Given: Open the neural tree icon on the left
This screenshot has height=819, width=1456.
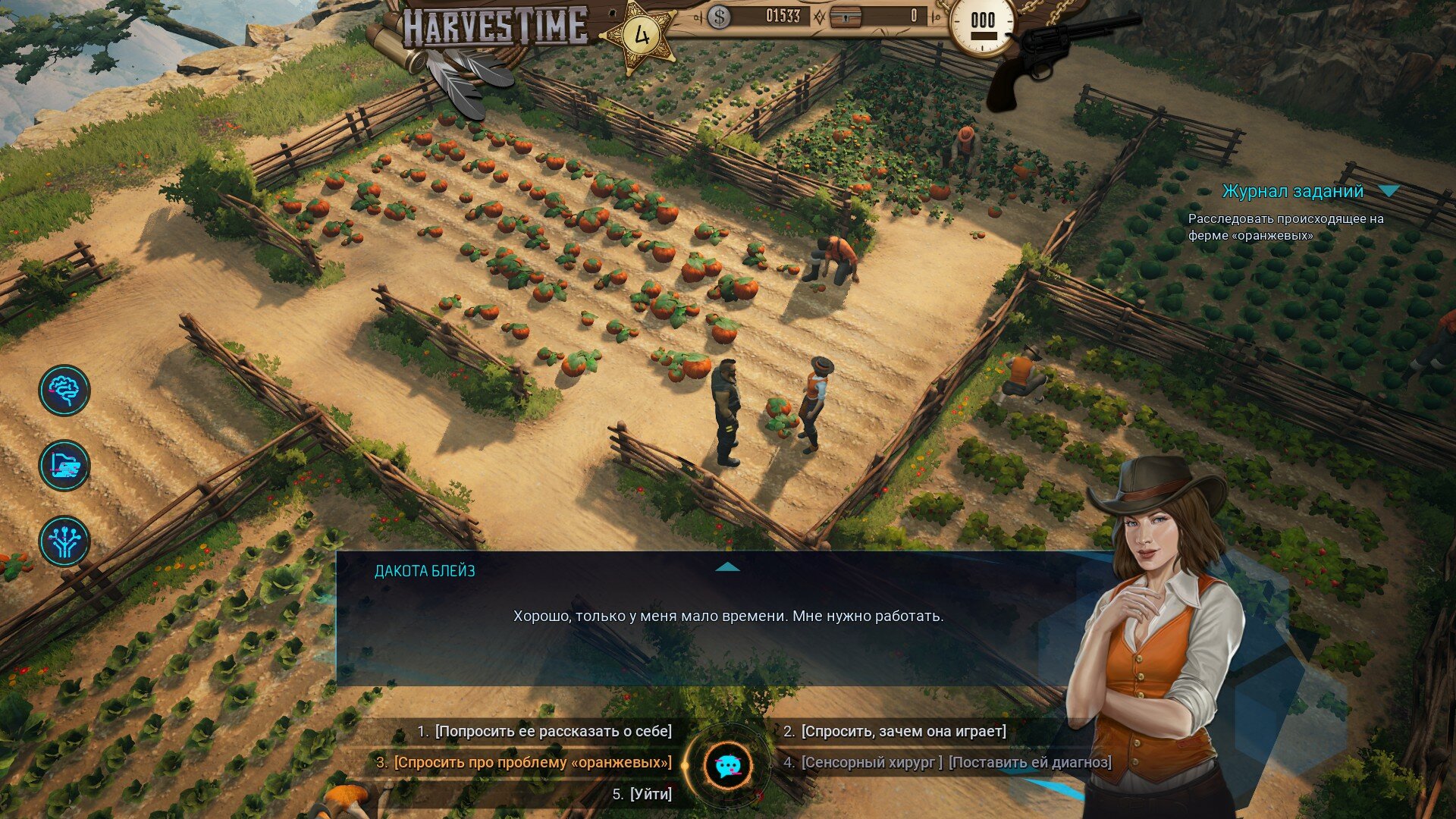Looking at the screenshot, I should point(67,541).
